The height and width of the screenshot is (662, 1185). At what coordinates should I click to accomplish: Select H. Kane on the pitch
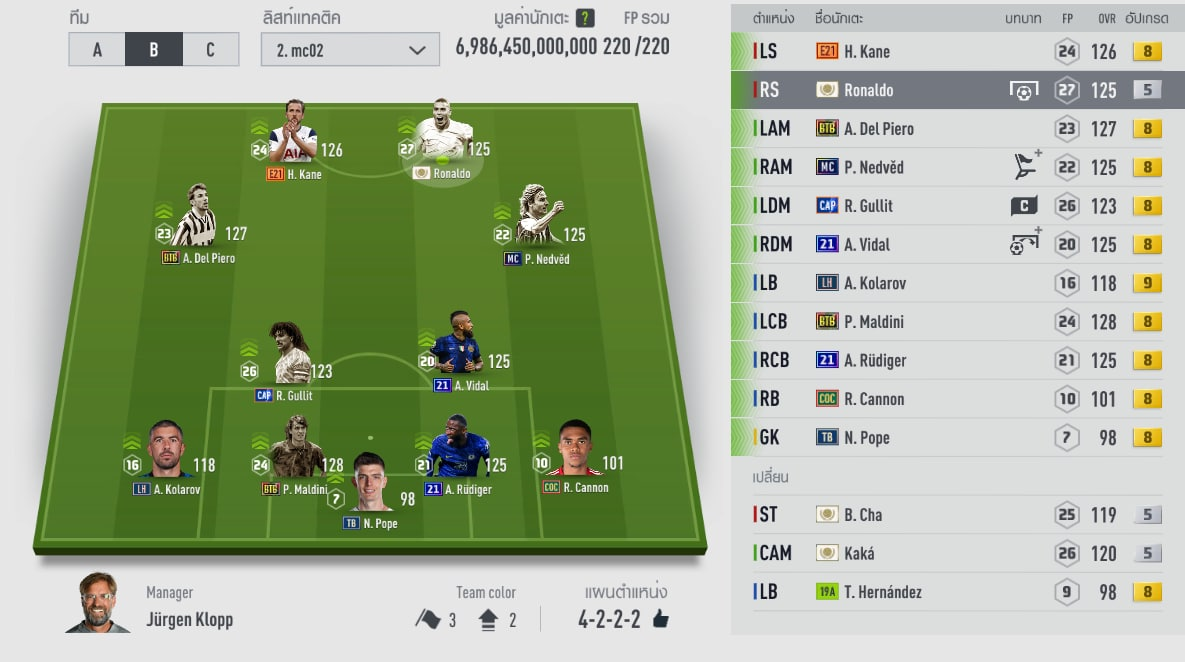pyautogui.click(x=293, y=139)
